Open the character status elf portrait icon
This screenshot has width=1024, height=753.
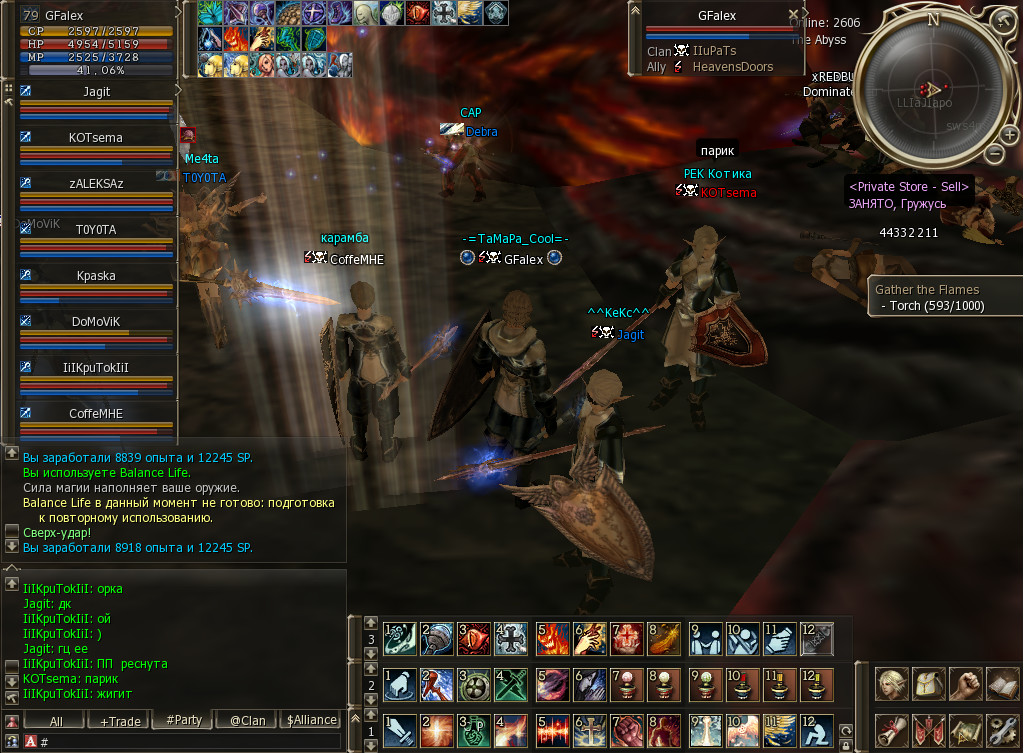pos(892,684)
